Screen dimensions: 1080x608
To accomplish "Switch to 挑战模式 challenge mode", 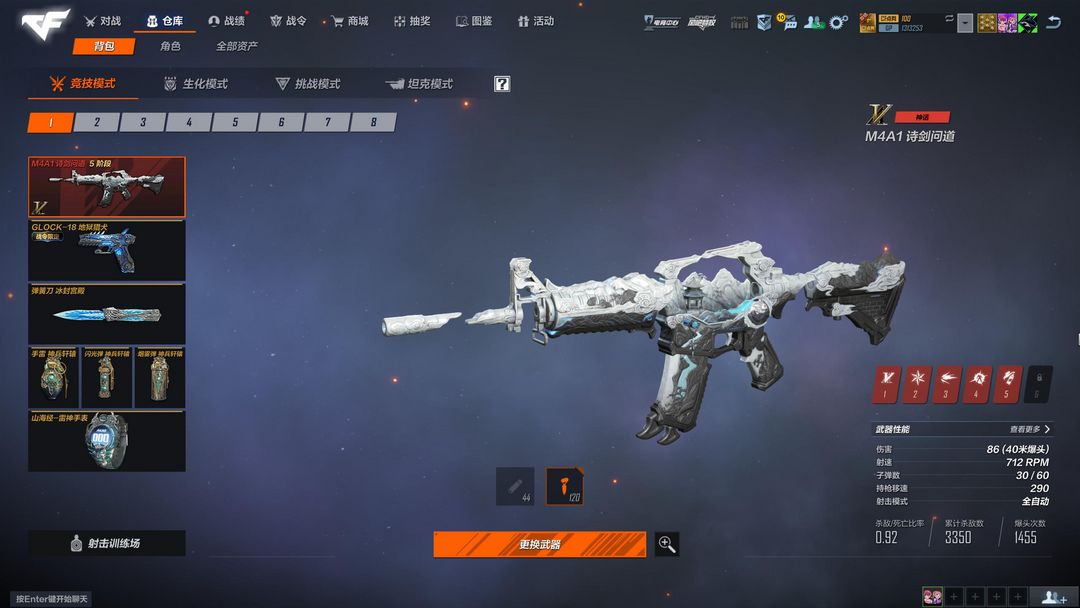I will (309, 84).
